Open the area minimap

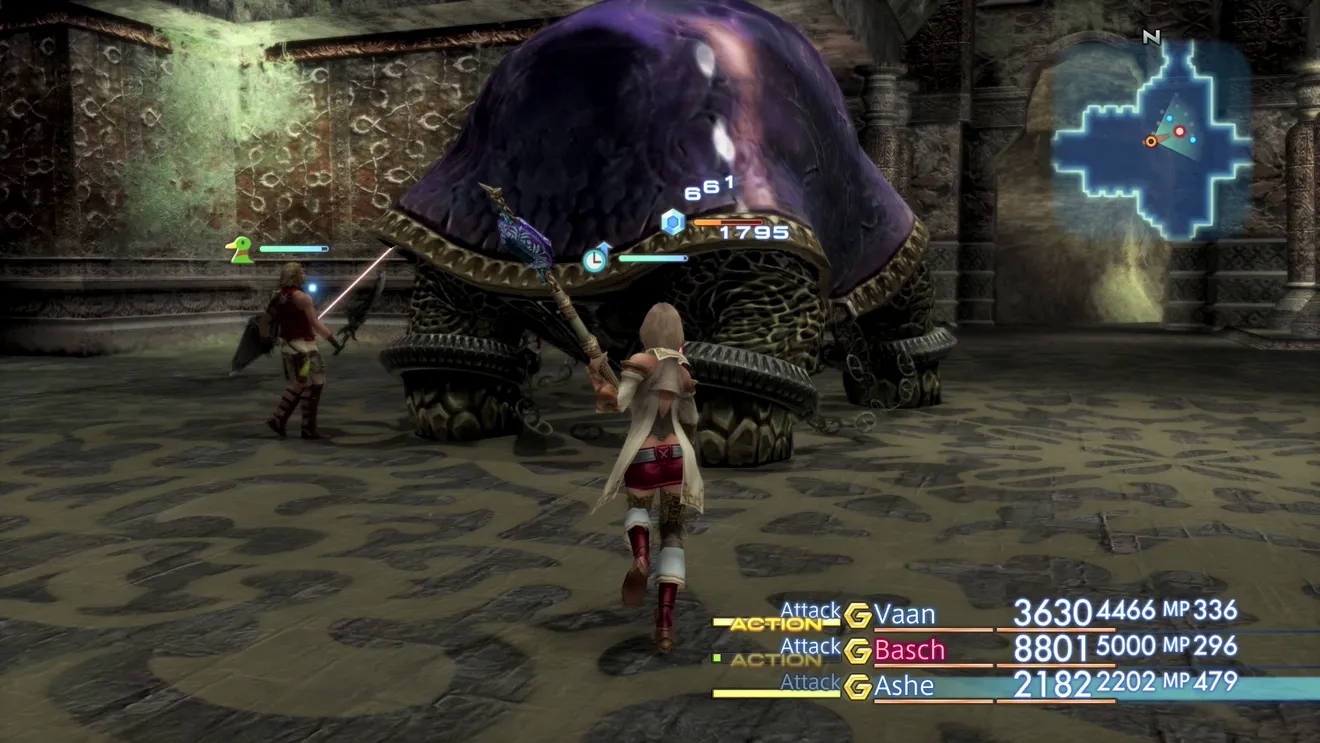tap(1152, 138)
